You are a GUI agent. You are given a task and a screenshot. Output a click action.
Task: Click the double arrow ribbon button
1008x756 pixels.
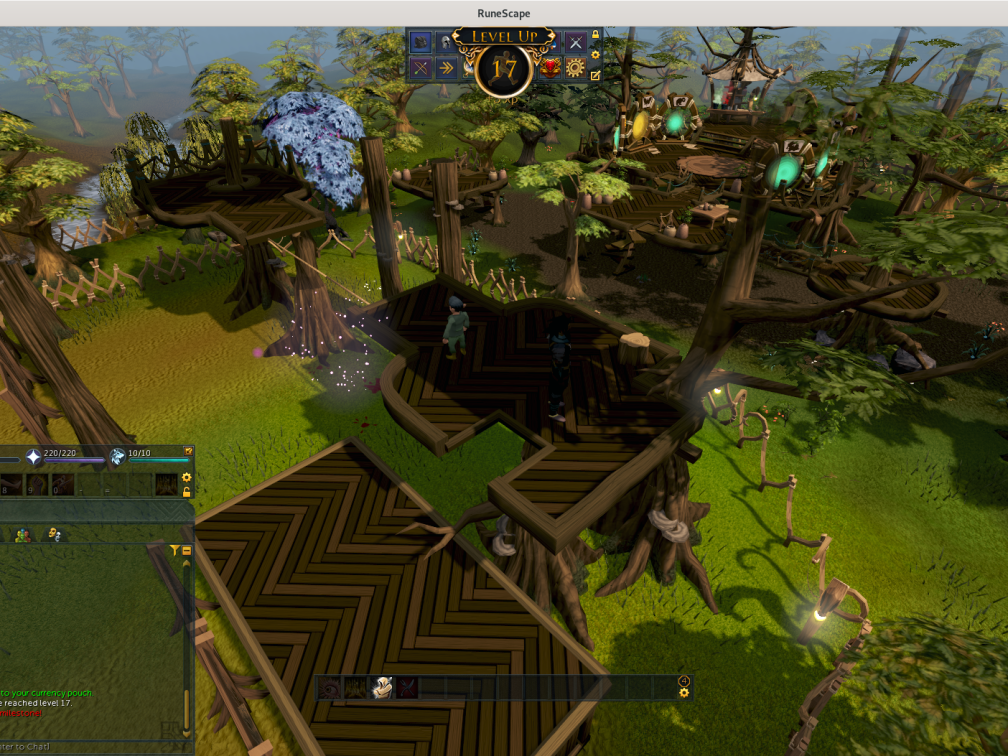pyautogui.click(x=446, y=68)
